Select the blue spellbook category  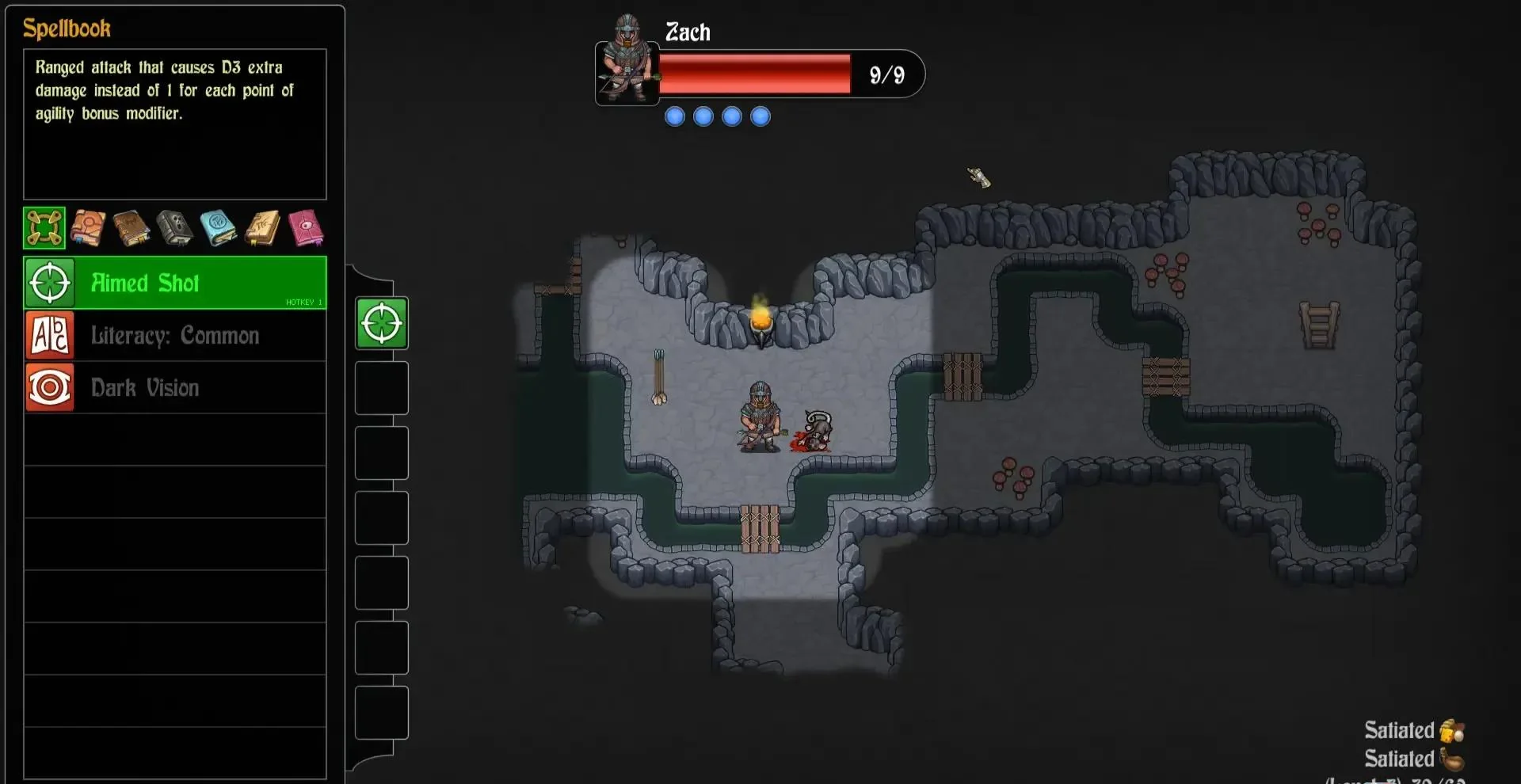219,228
